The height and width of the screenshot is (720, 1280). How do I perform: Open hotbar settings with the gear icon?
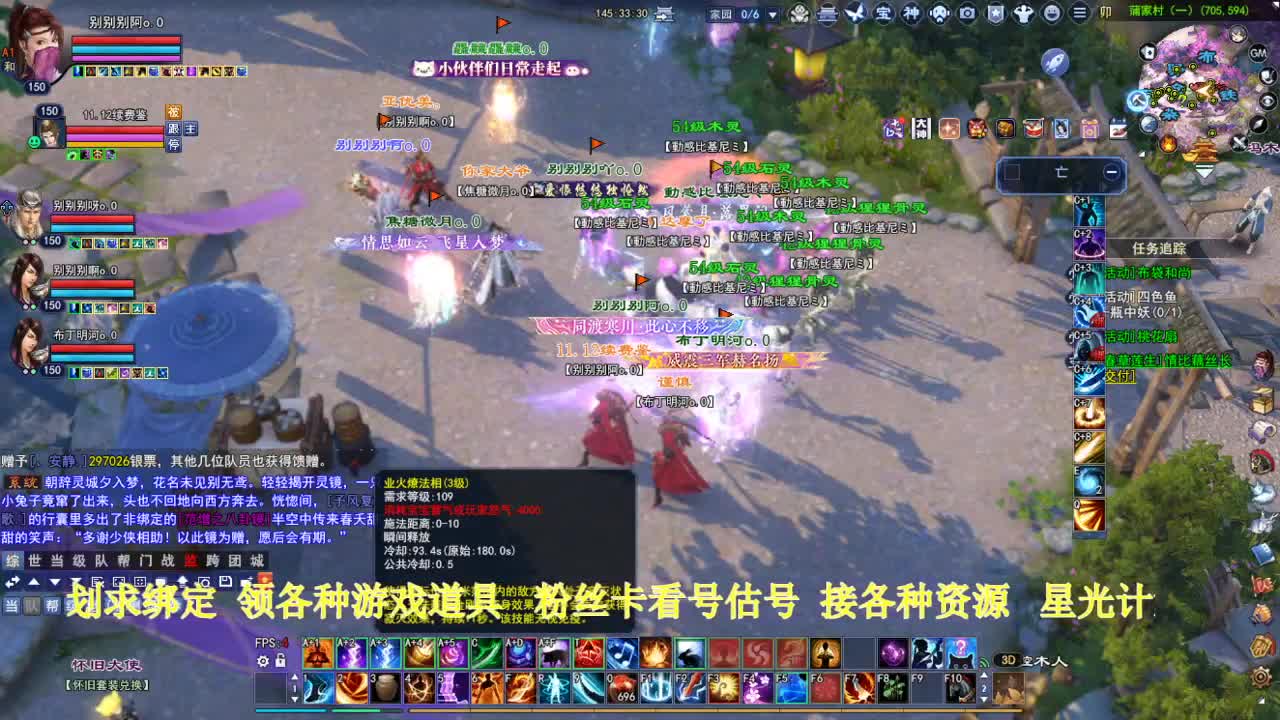tap(262, 660)
